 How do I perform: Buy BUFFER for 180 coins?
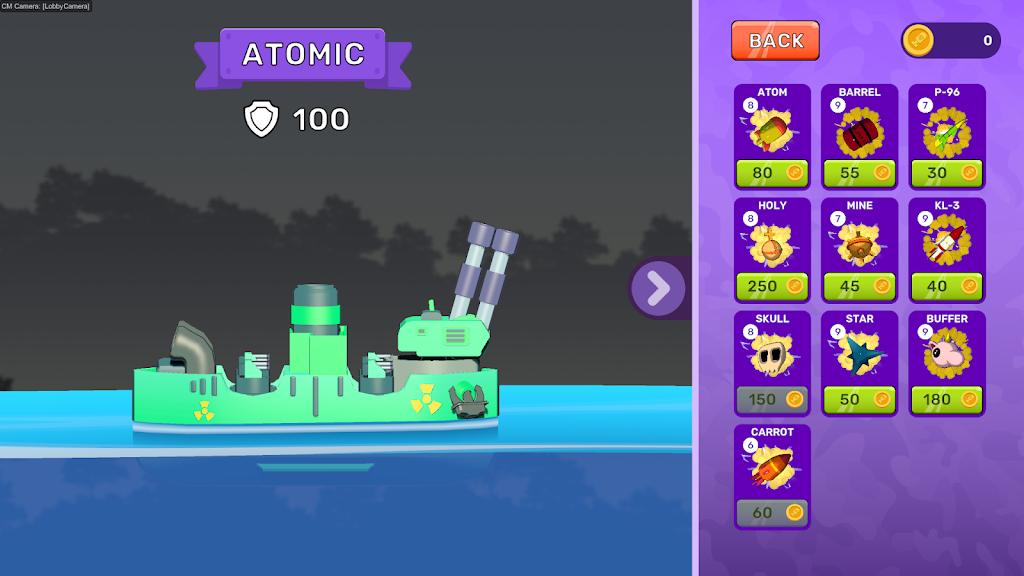[x=946, y=399]
